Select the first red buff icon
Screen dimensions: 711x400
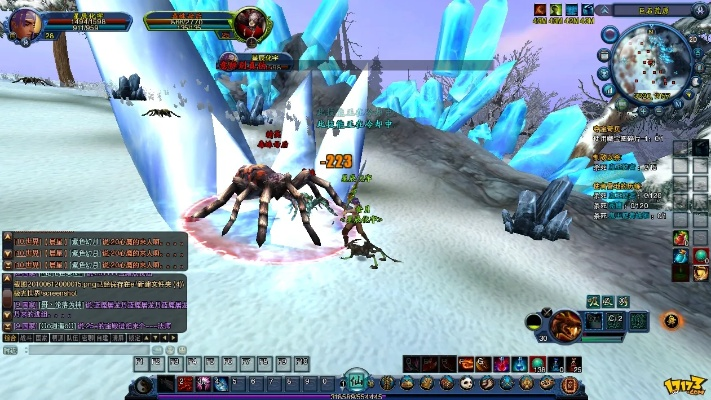pyautogui.click(x=539, y=10)
